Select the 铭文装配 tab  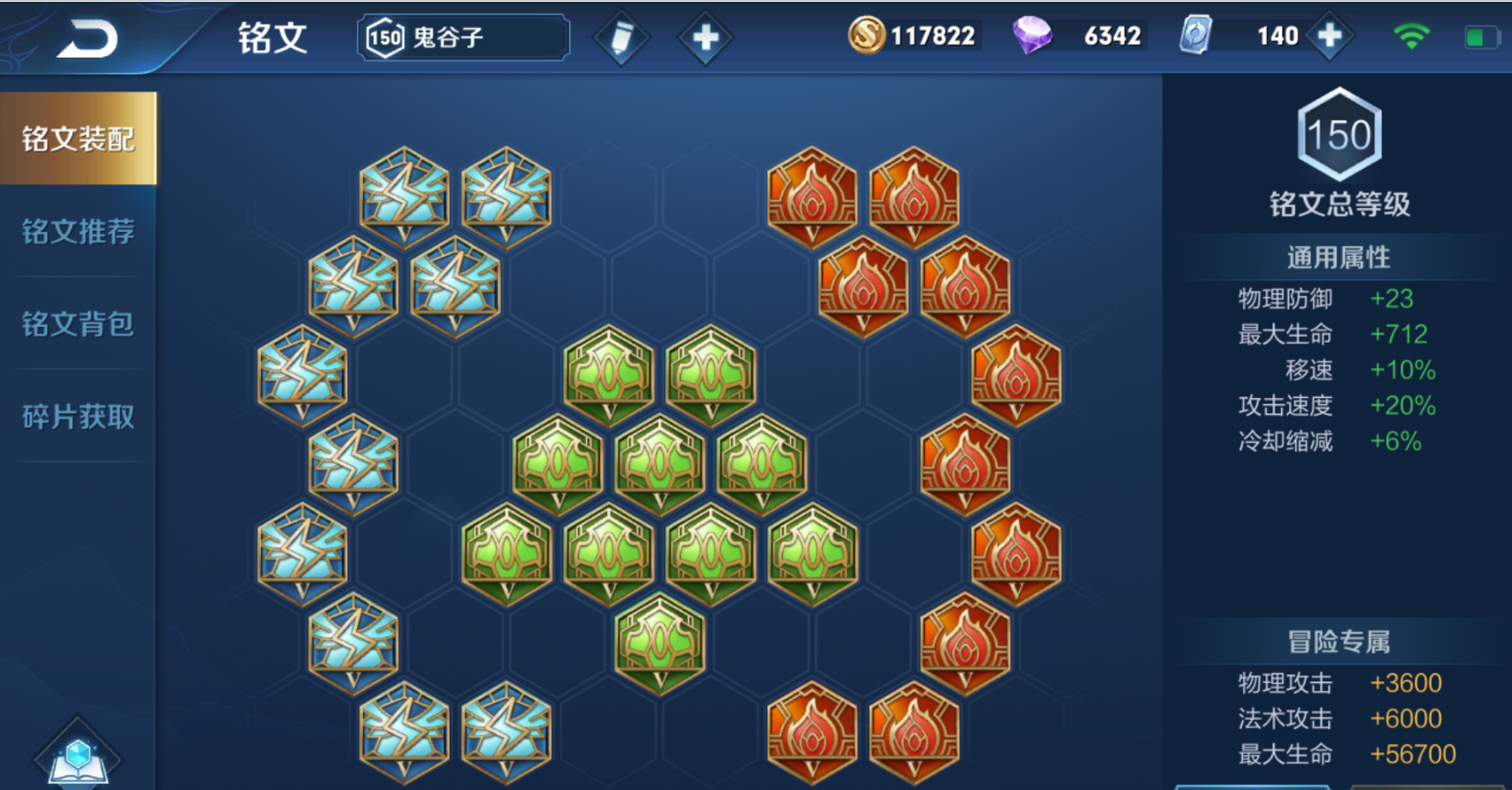[78, 139]
